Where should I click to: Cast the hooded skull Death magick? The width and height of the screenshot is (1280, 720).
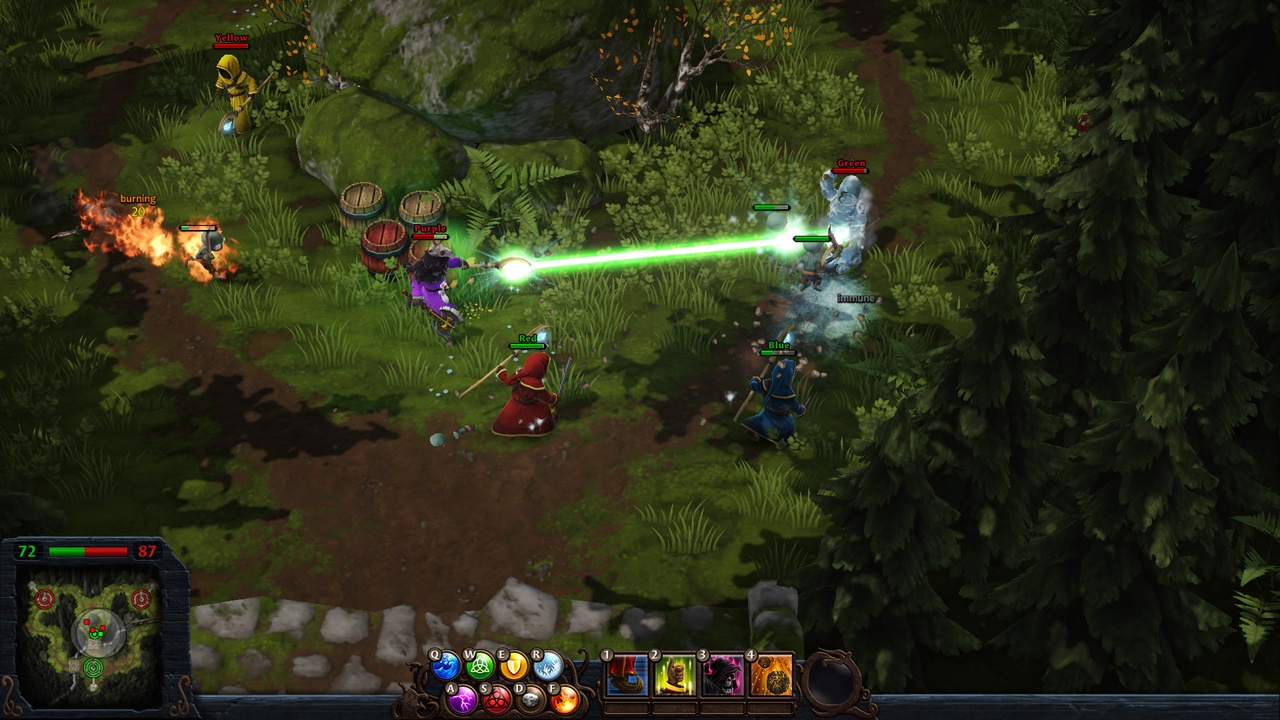coord(722,676)
